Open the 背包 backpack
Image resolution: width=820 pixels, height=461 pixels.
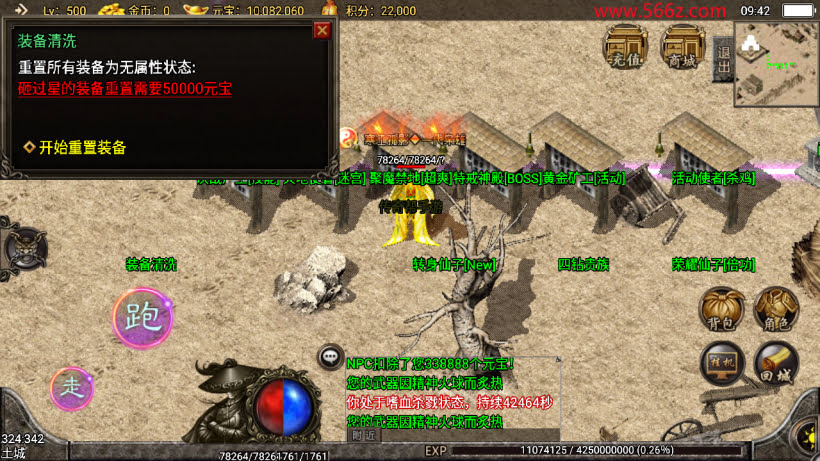pos(720,310)
